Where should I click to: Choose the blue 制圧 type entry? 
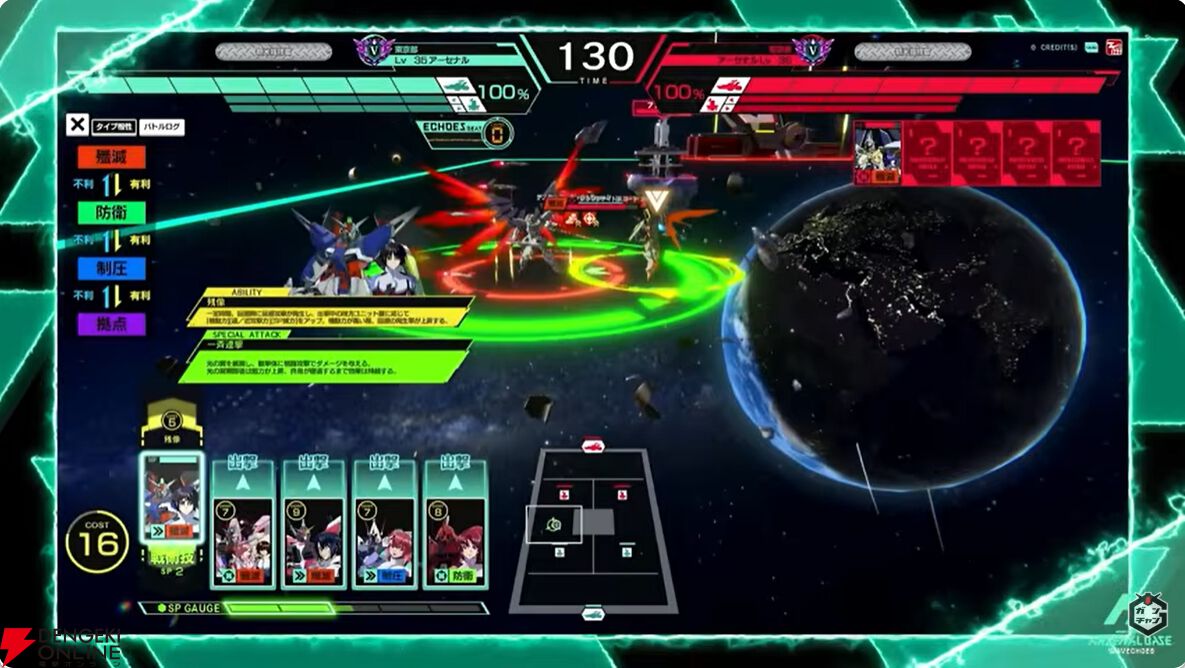(x=109, y=268)
